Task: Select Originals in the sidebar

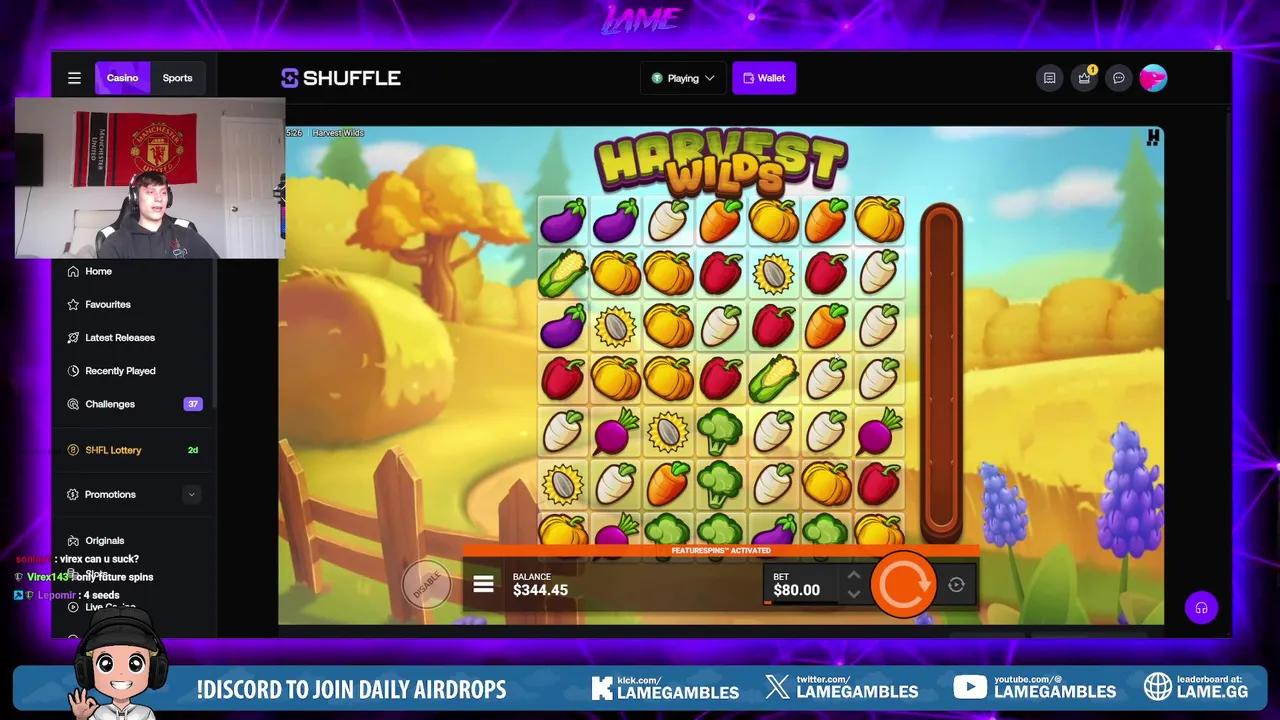Action: pyautogui.click(x=104, y=540)
